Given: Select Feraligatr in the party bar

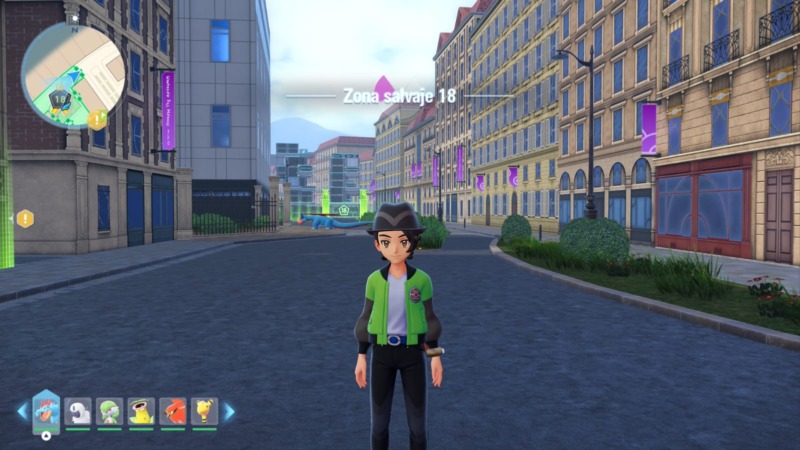Looking at the screenshot, I should pos(46,410).
